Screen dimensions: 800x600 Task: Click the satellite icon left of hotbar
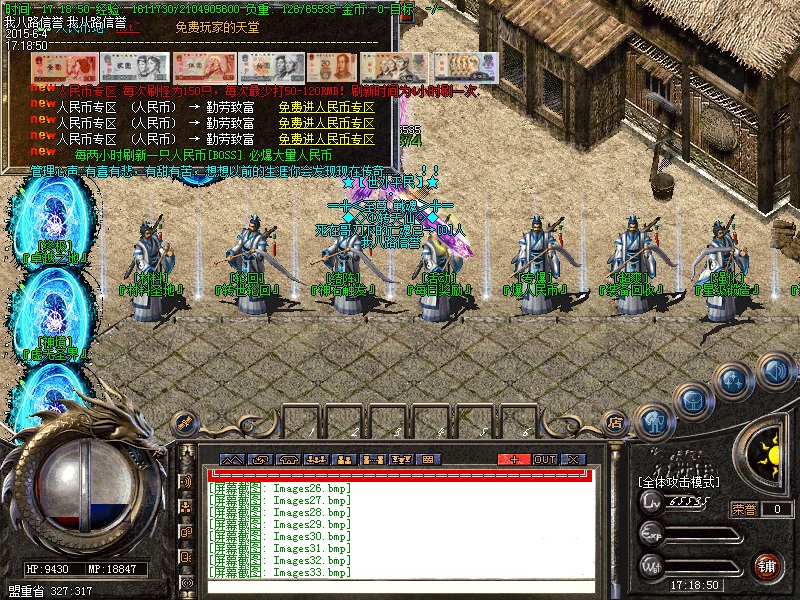click(x=184, y=423)
